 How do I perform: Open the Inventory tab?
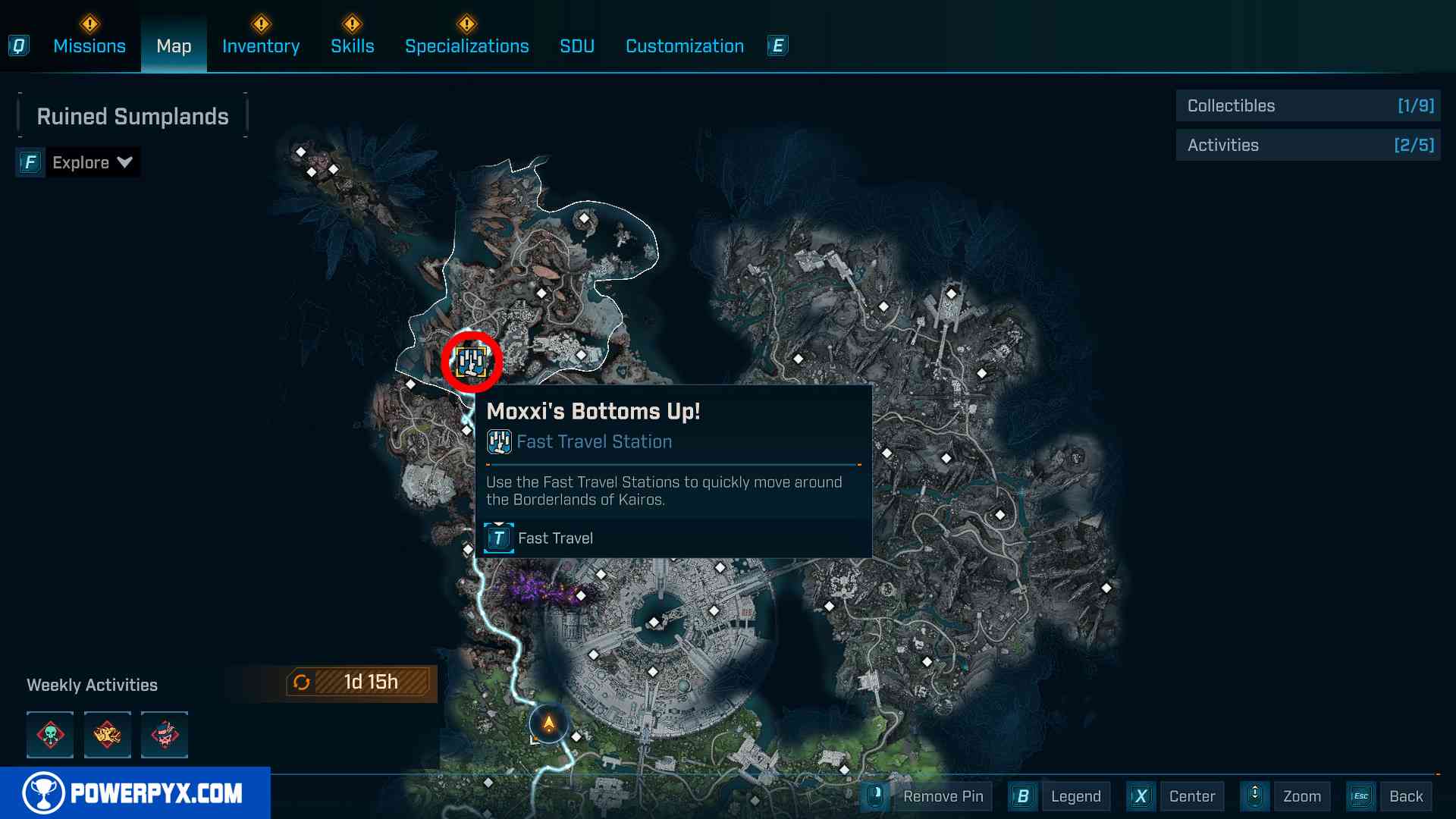pos(261,46)
